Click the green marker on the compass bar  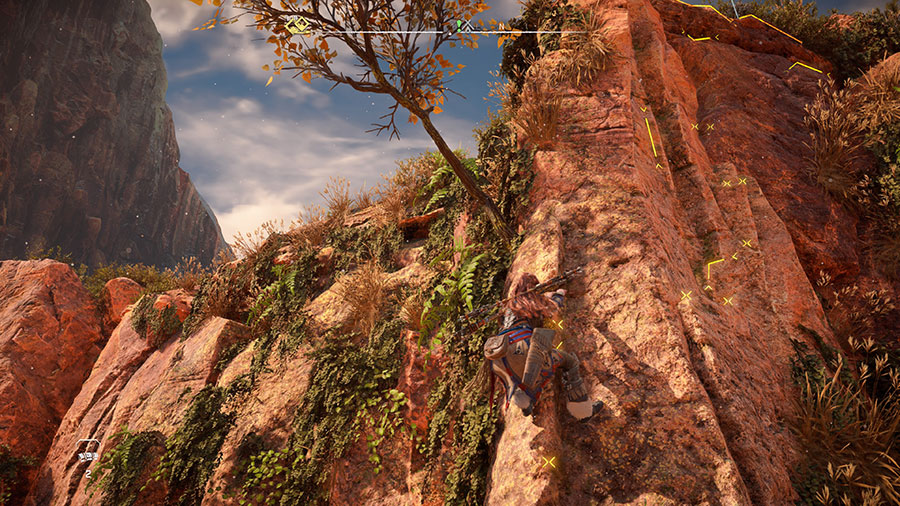[459, 24]
